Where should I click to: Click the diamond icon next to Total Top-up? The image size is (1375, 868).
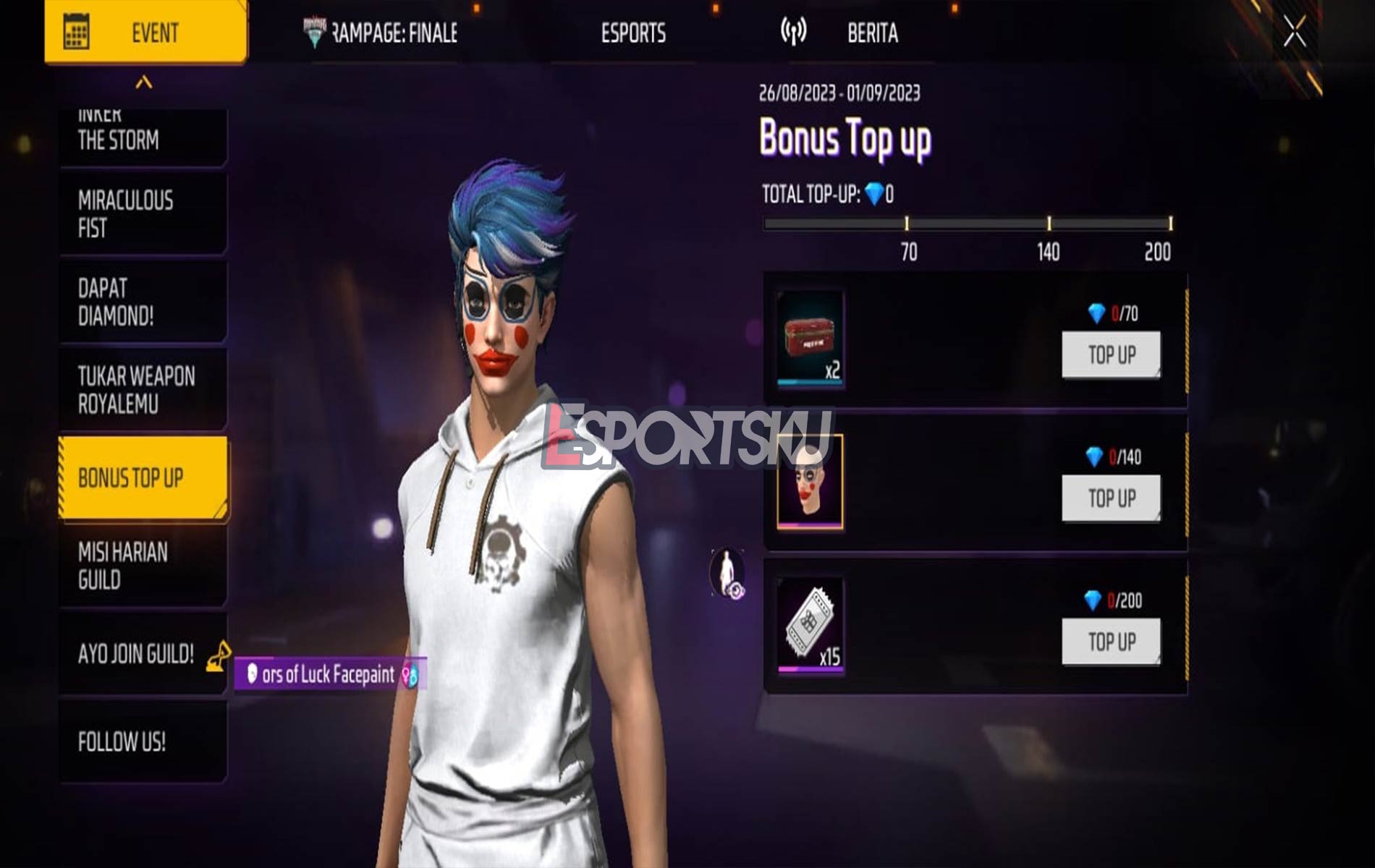873,192
